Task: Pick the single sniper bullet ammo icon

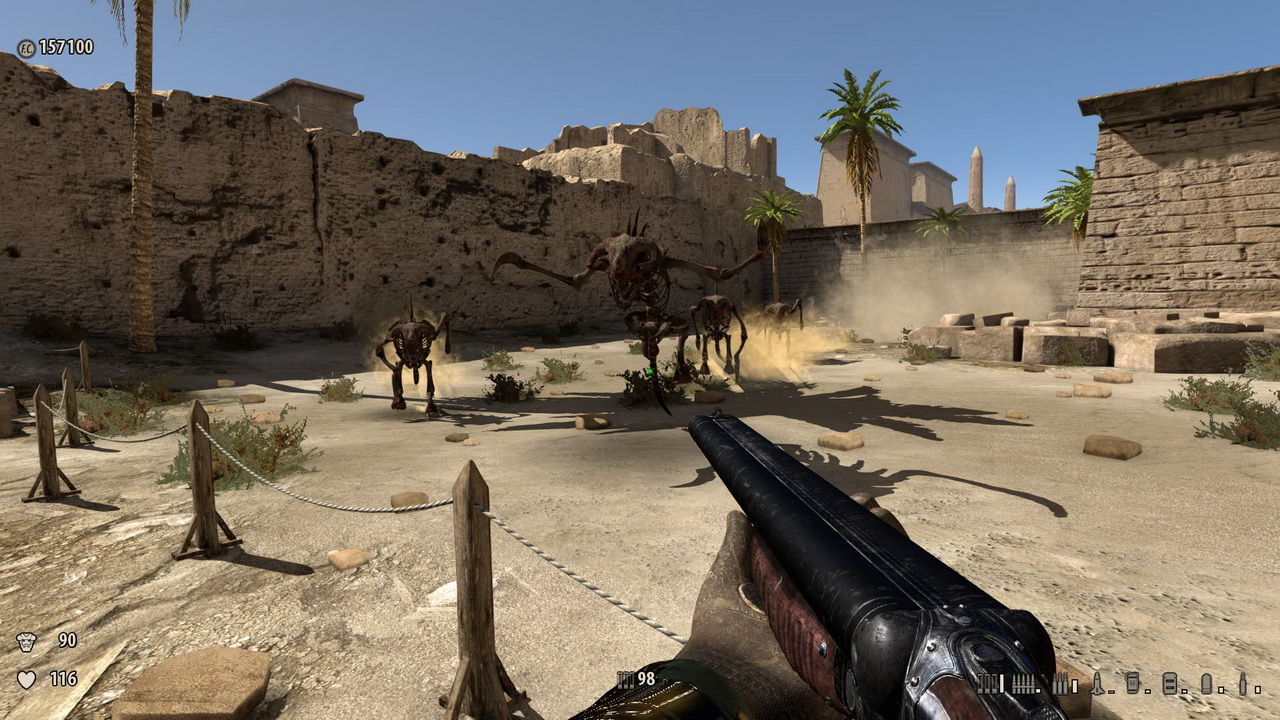Action: pos(1243,683)
